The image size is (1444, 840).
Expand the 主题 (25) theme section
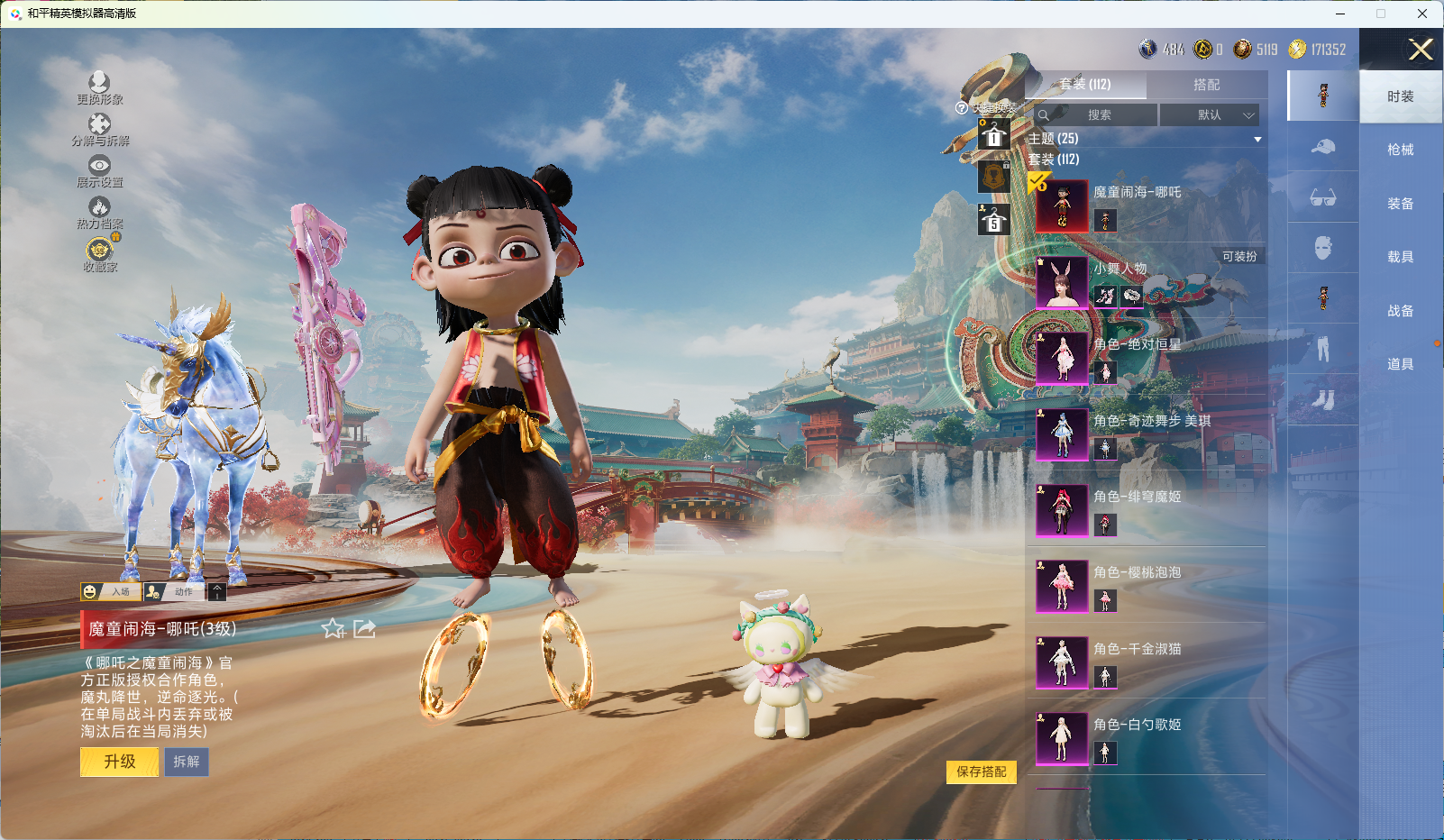1145,139
